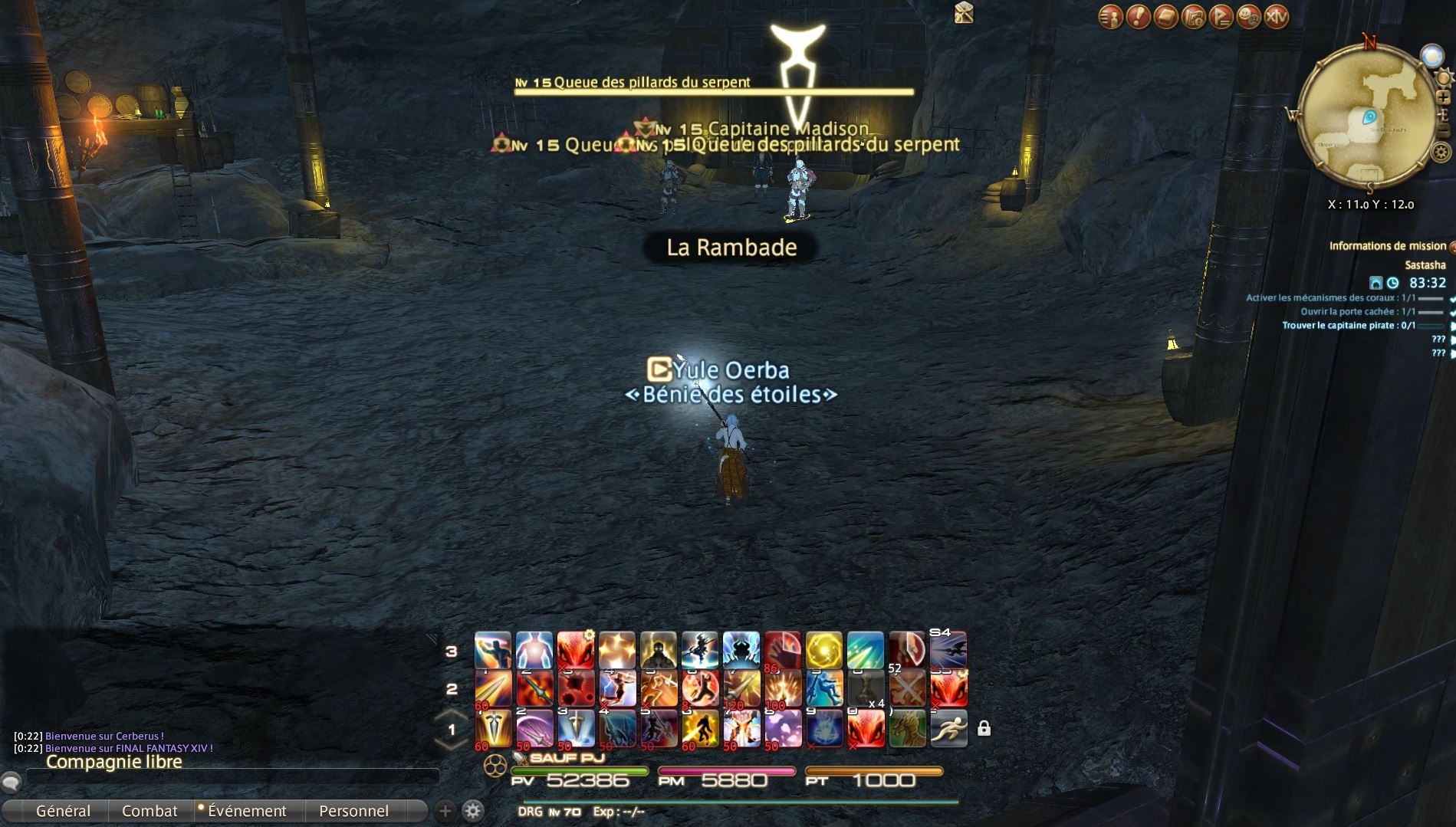Switch to the Personnel chat tab
This screenshot has height=827, width=1456.
pos(353,811)
